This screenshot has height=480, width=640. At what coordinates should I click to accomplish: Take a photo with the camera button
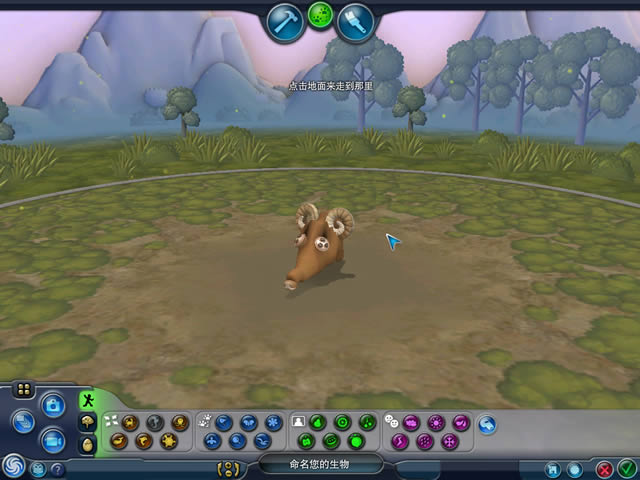coord(53,405)
